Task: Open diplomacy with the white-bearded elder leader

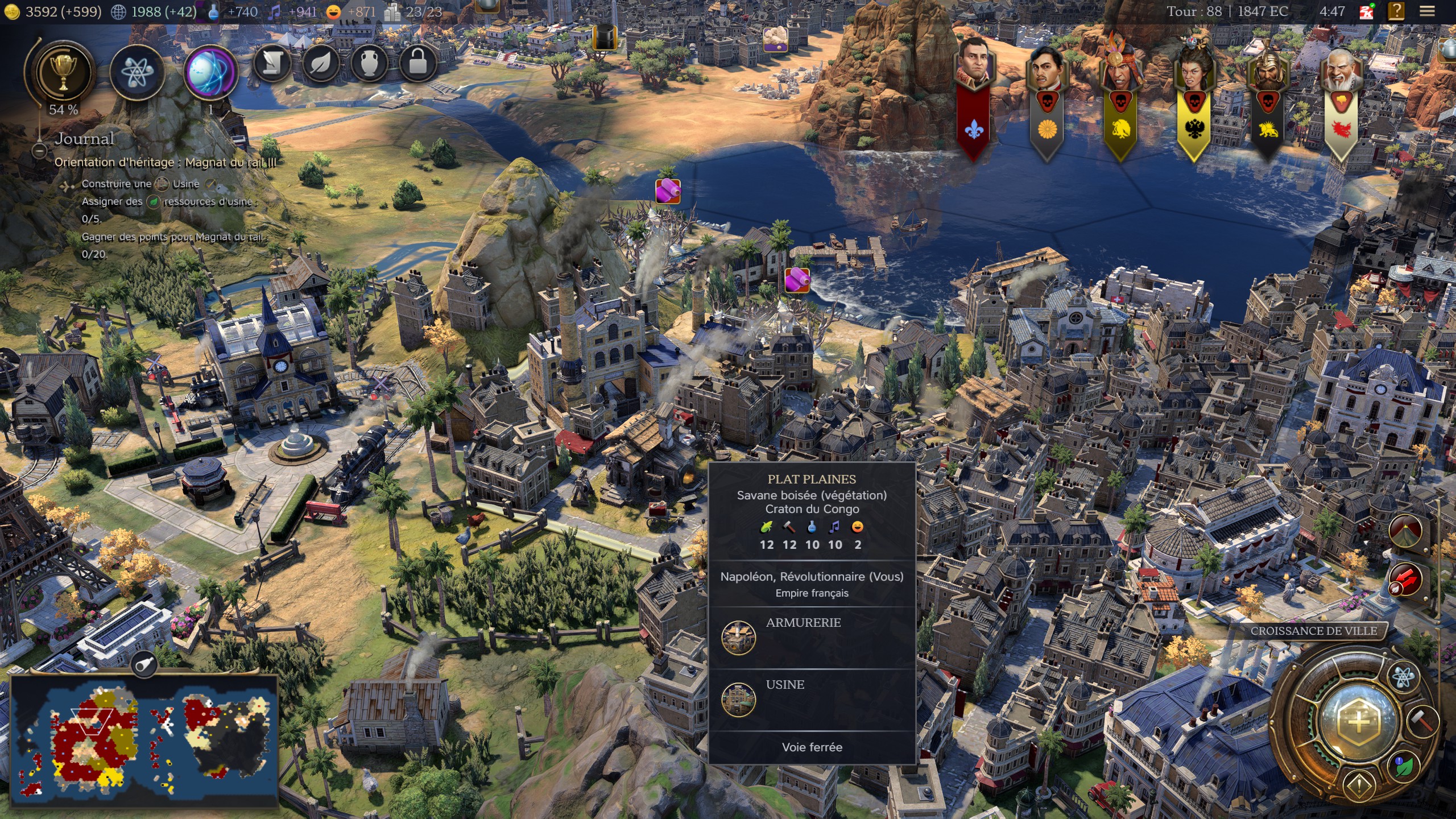Action: tap(1342, 72)
